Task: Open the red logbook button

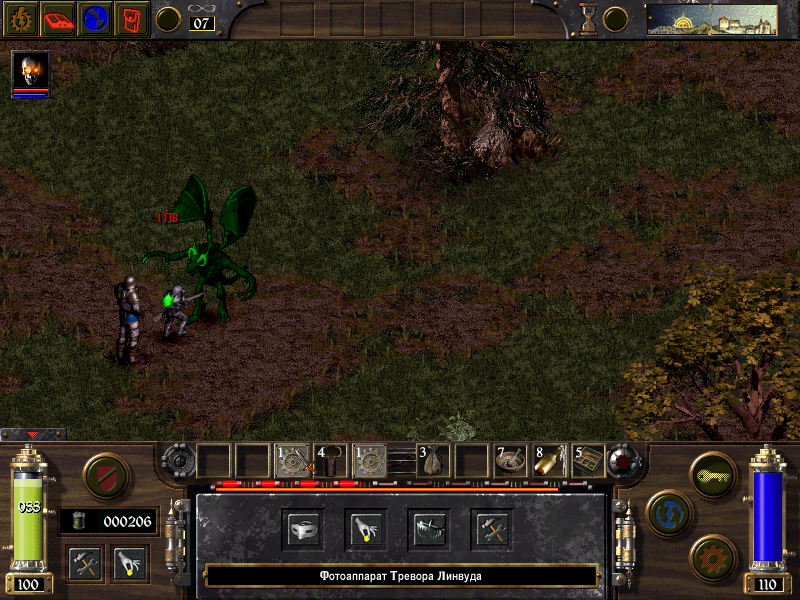Action: (x=59, y=18)
